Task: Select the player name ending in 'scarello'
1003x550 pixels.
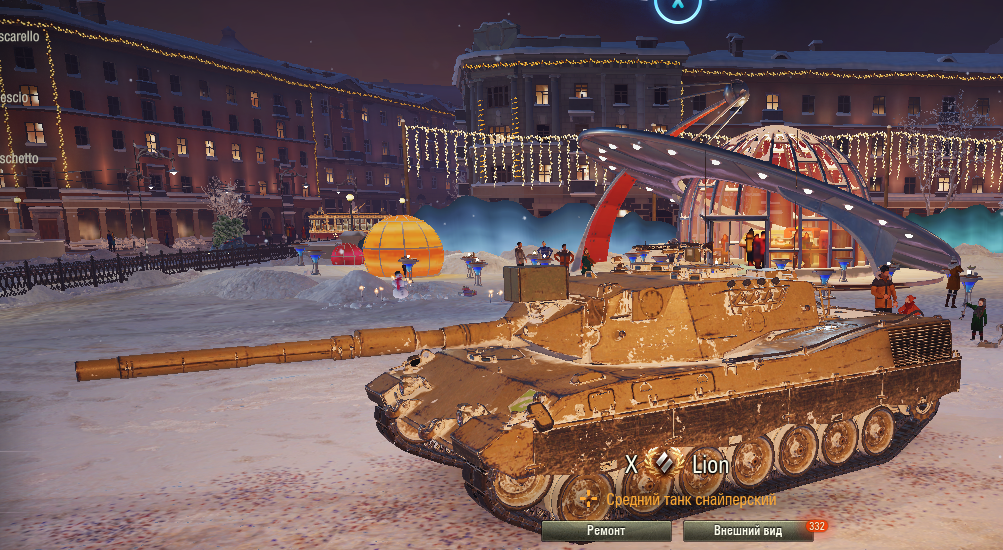Action: (20, 36)
